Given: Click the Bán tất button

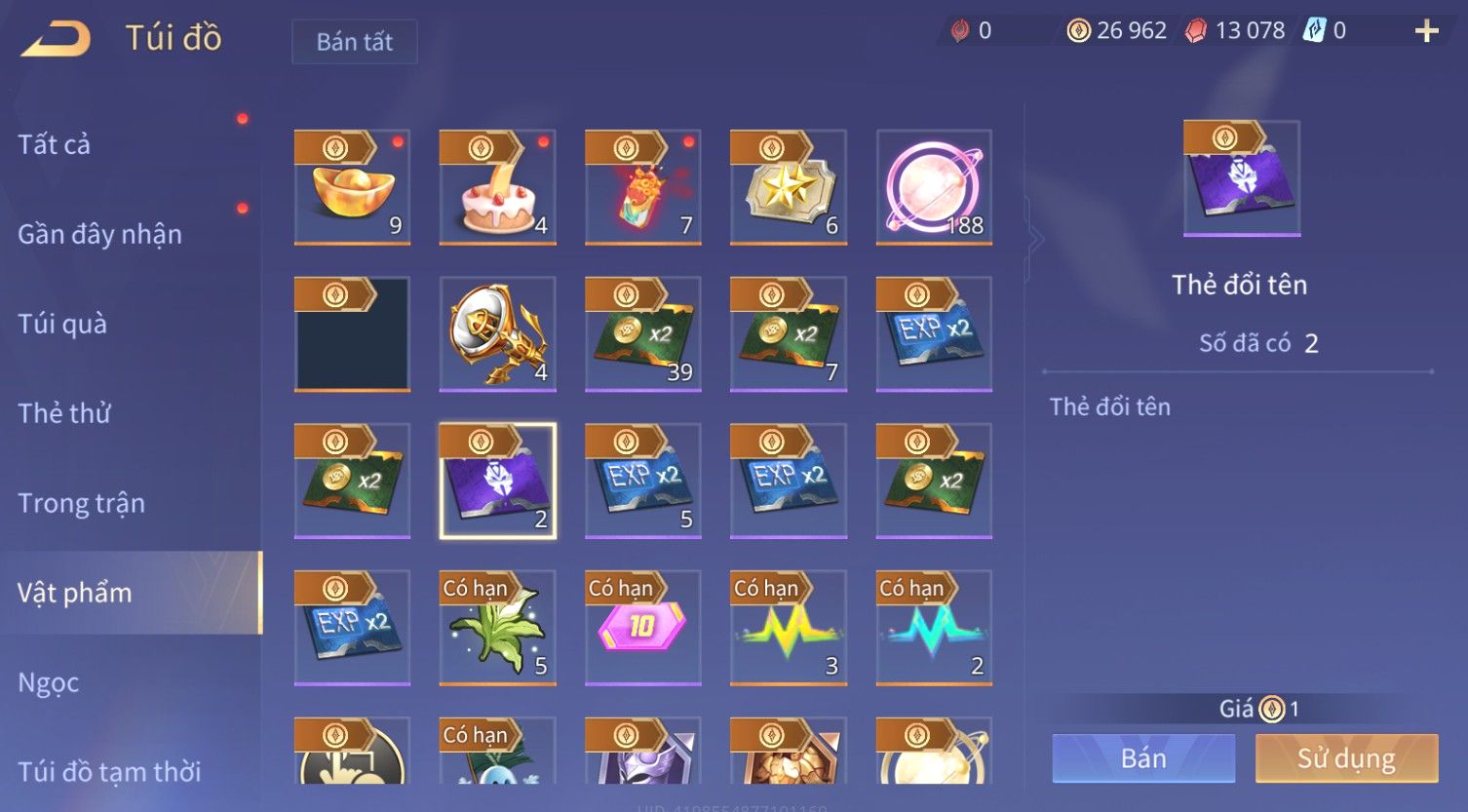Looking at the screenshot, I should click(355, 42).
